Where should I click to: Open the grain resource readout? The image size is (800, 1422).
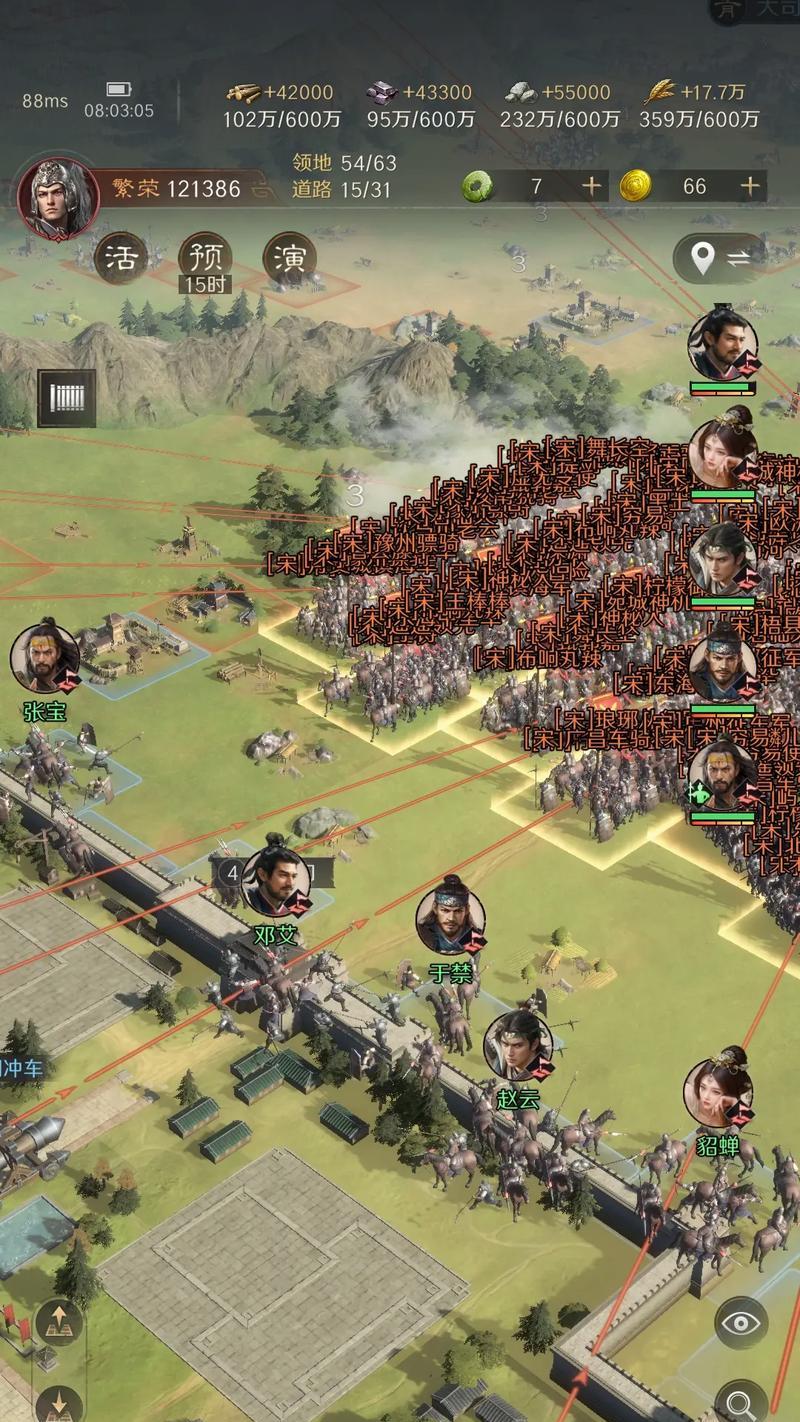point(699,105)
